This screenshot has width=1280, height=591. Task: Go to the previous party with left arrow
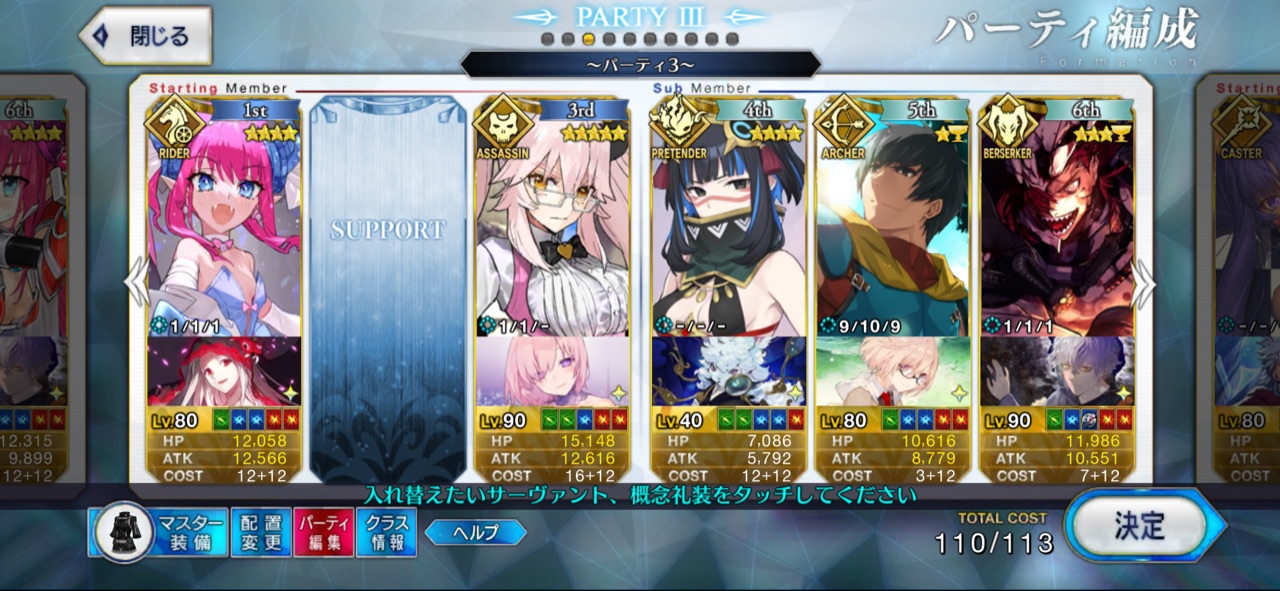[136, 286]
